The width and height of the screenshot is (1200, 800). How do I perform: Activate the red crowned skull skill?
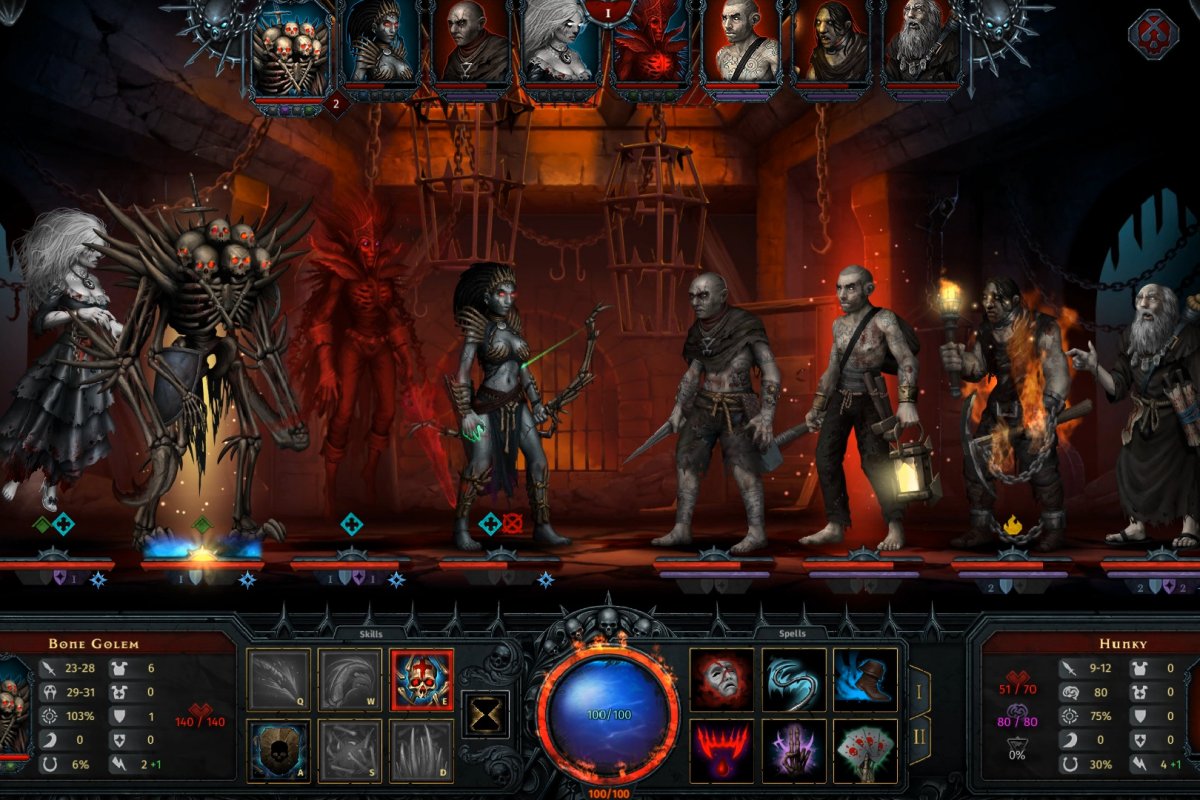(x=421, y=679)
